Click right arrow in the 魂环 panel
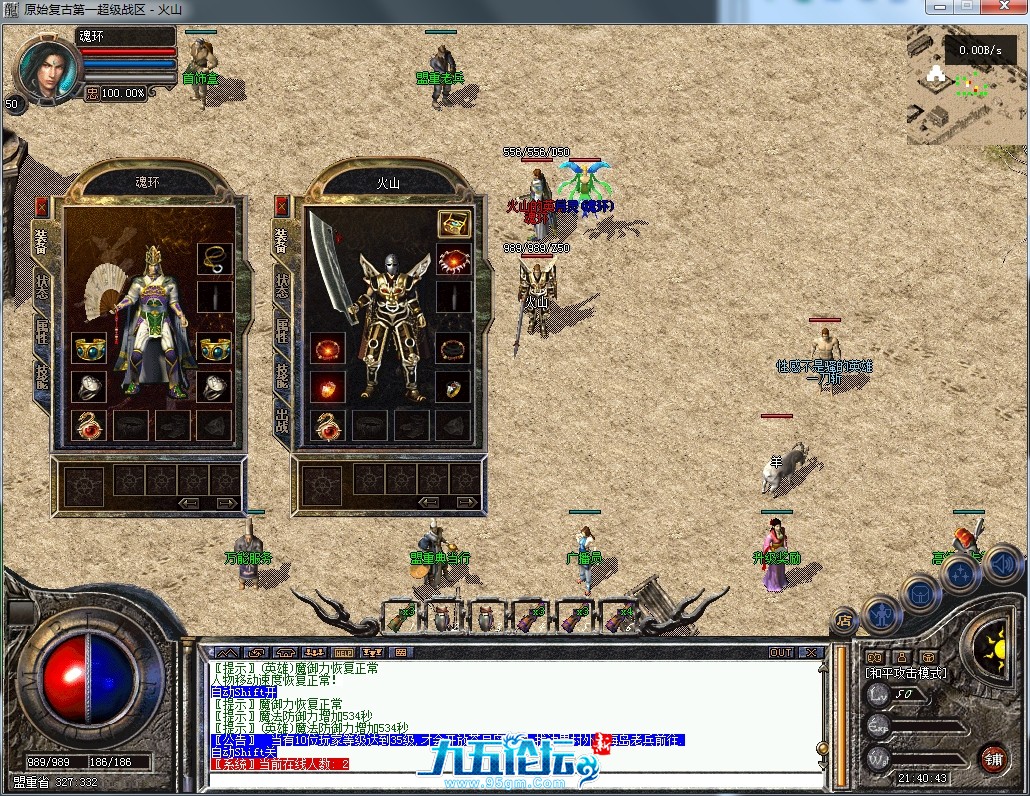The image size is (1030, 796). pyautogui.click(x=228, y=503)
